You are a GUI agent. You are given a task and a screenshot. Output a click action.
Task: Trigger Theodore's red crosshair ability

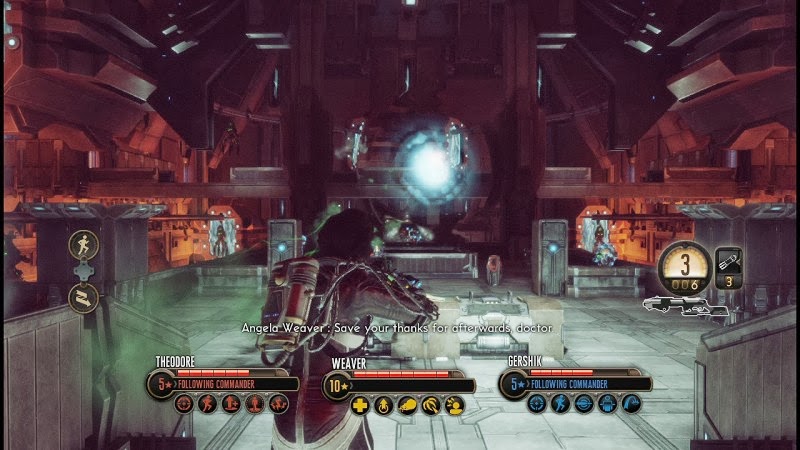[184, 404]
